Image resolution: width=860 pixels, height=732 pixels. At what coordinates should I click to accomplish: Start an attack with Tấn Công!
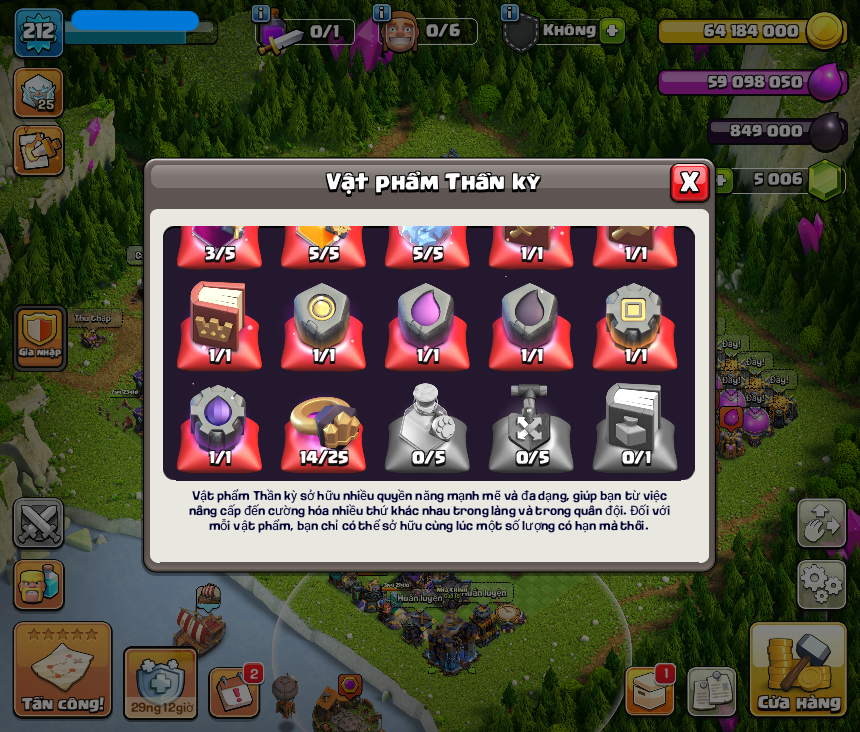(x=62, y=670)
